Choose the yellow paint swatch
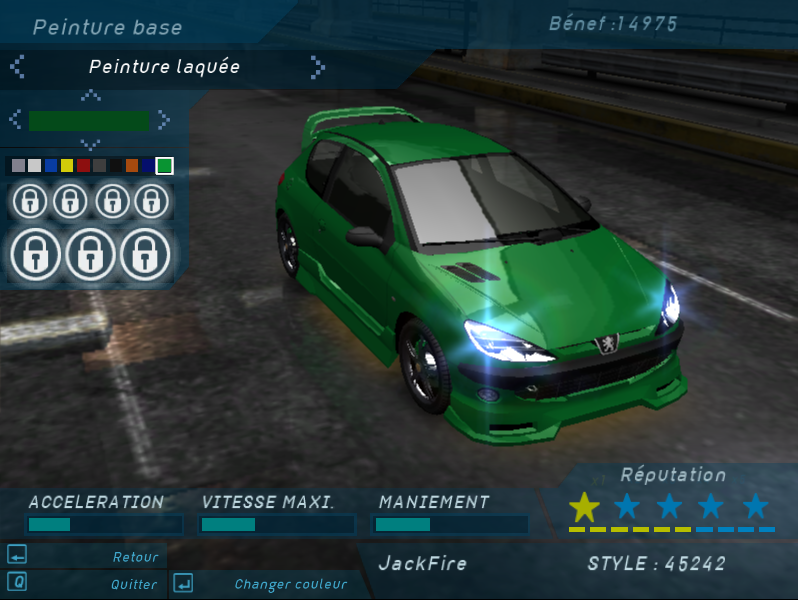Viewport: 798px width, 600px height. pos(67,165)
